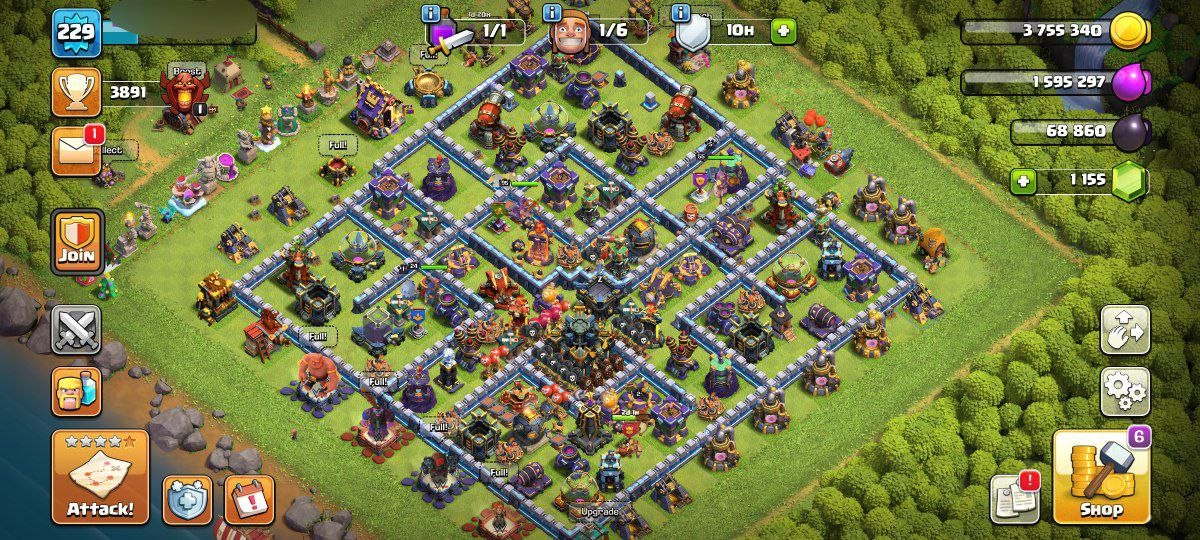Buy more gems with green plus
Image resolution: width=1200 pixels, height=540 pixels.
(1022, 182)
